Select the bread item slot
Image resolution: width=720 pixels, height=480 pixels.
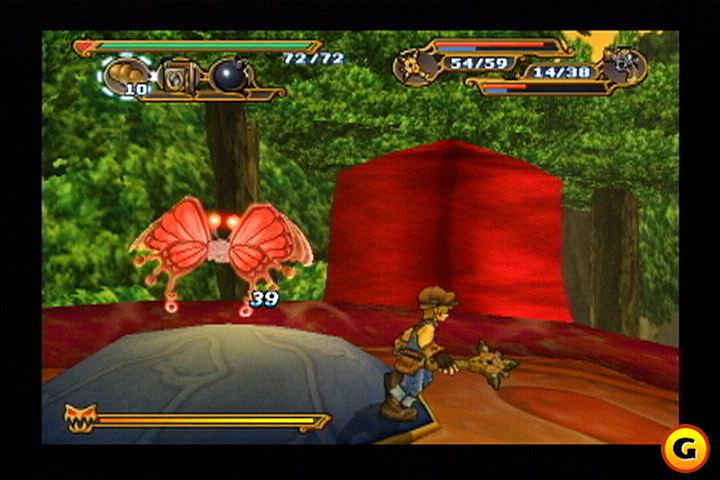click(x=126, y=76)
